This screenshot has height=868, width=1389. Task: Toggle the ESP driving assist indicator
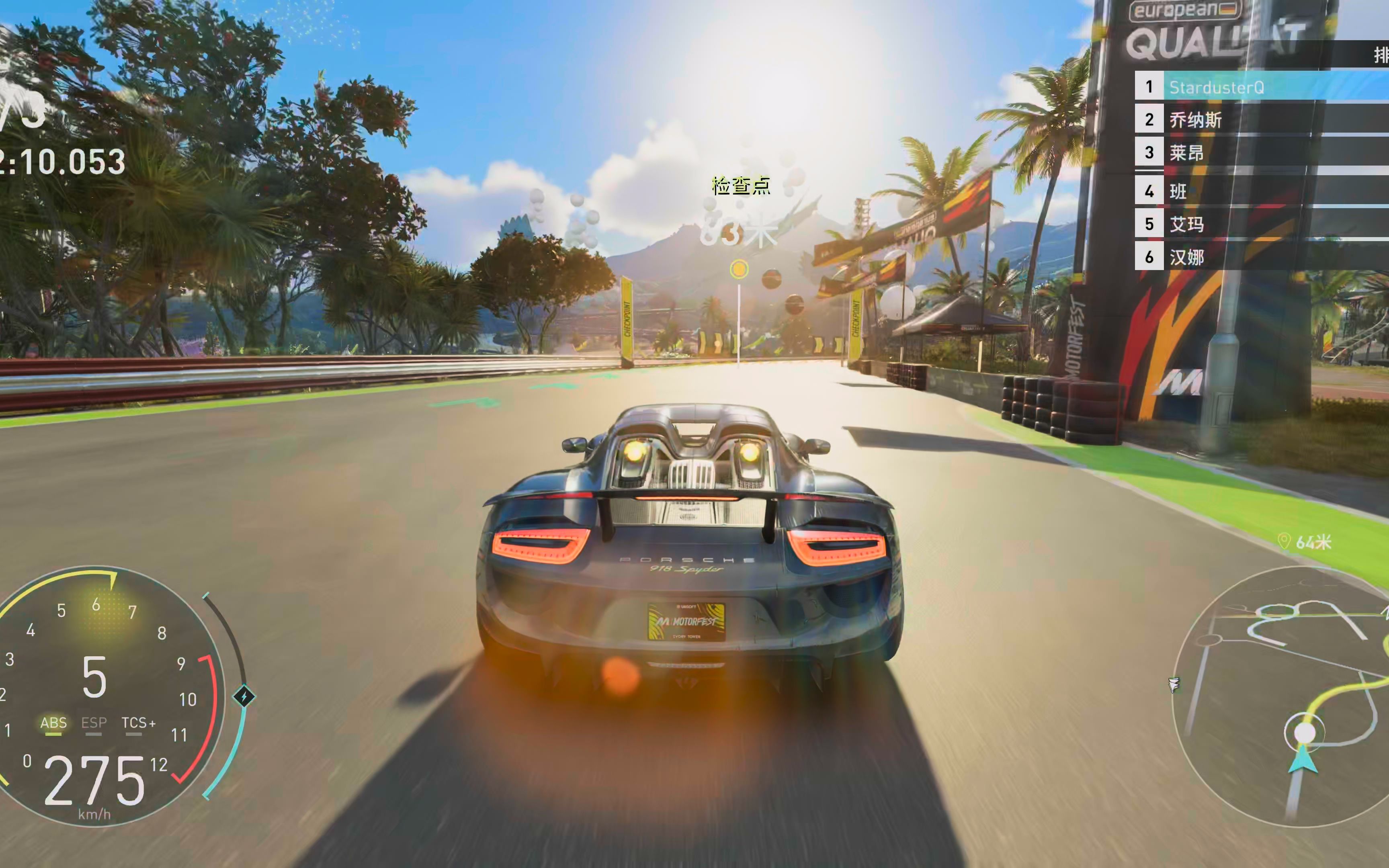[94, 723]
